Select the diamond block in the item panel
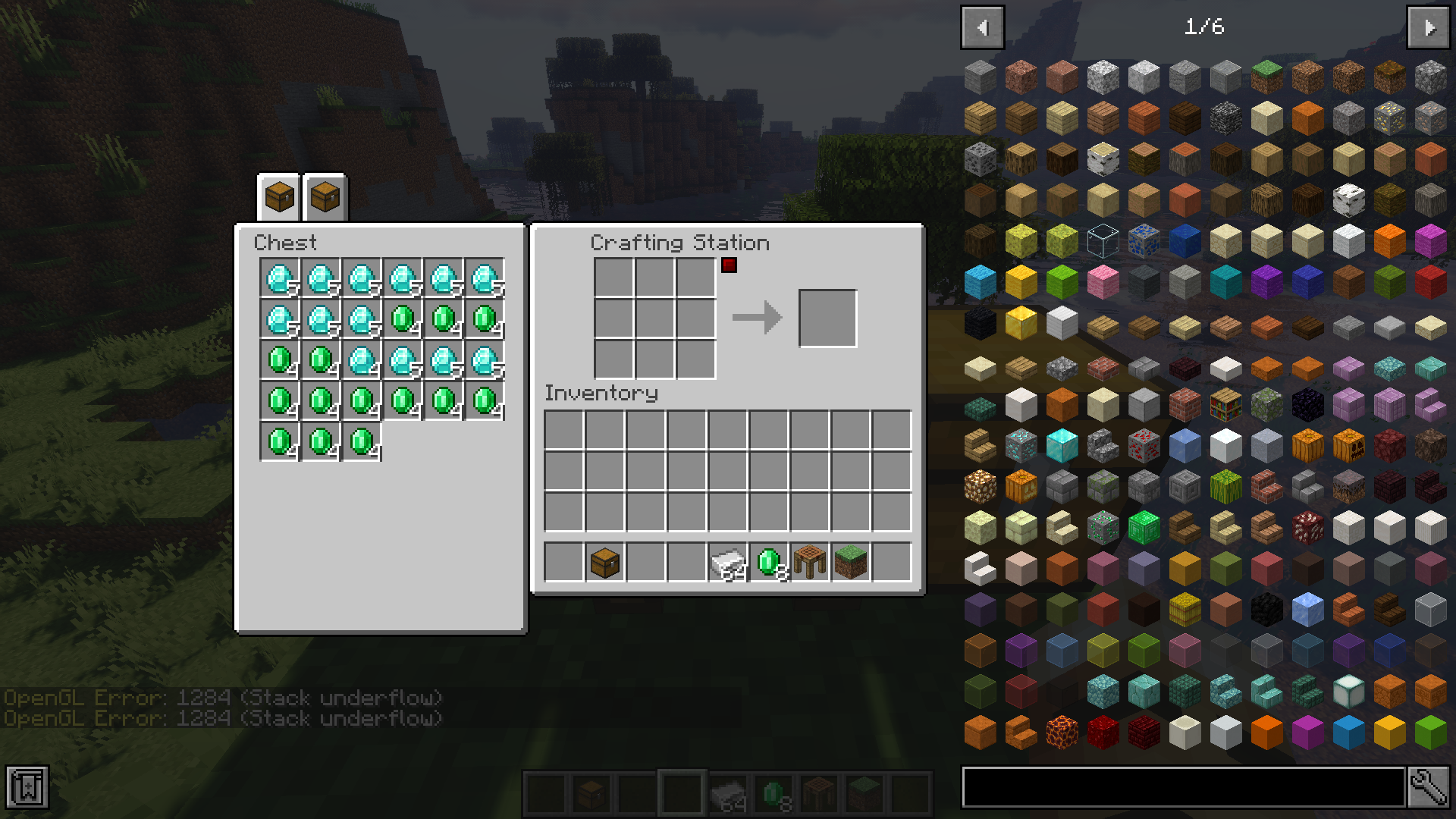This screenshot has height=819, width=1456. pyautogui.click(x=1062, y=444)
